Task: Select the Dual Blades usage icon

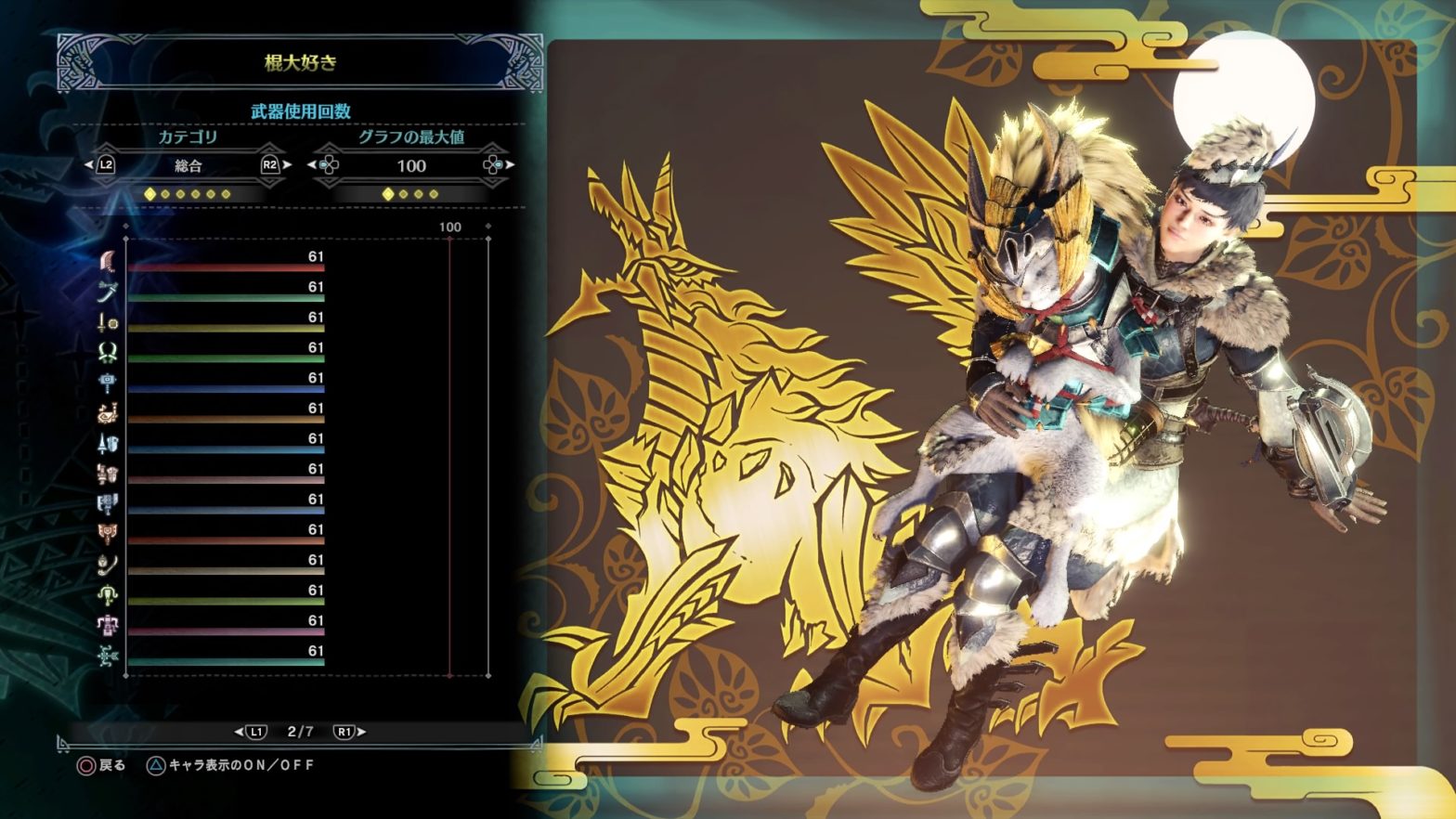Action: 108,353
